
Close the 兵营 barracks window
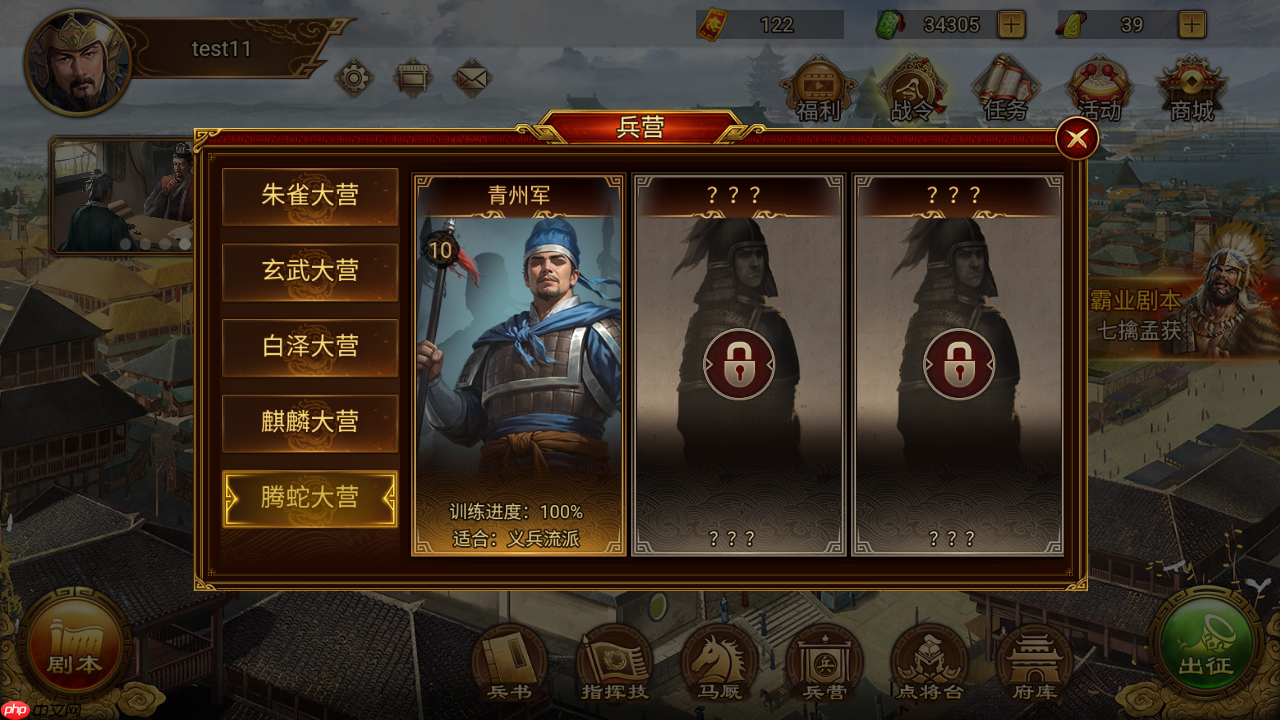point(1076,140)
